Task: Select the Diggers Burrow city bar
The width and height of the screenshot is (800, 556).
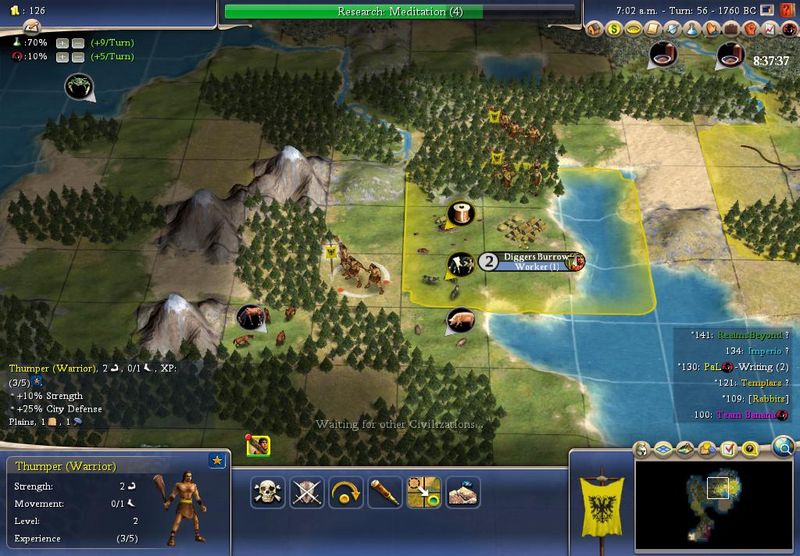Action: click(532, 261)
